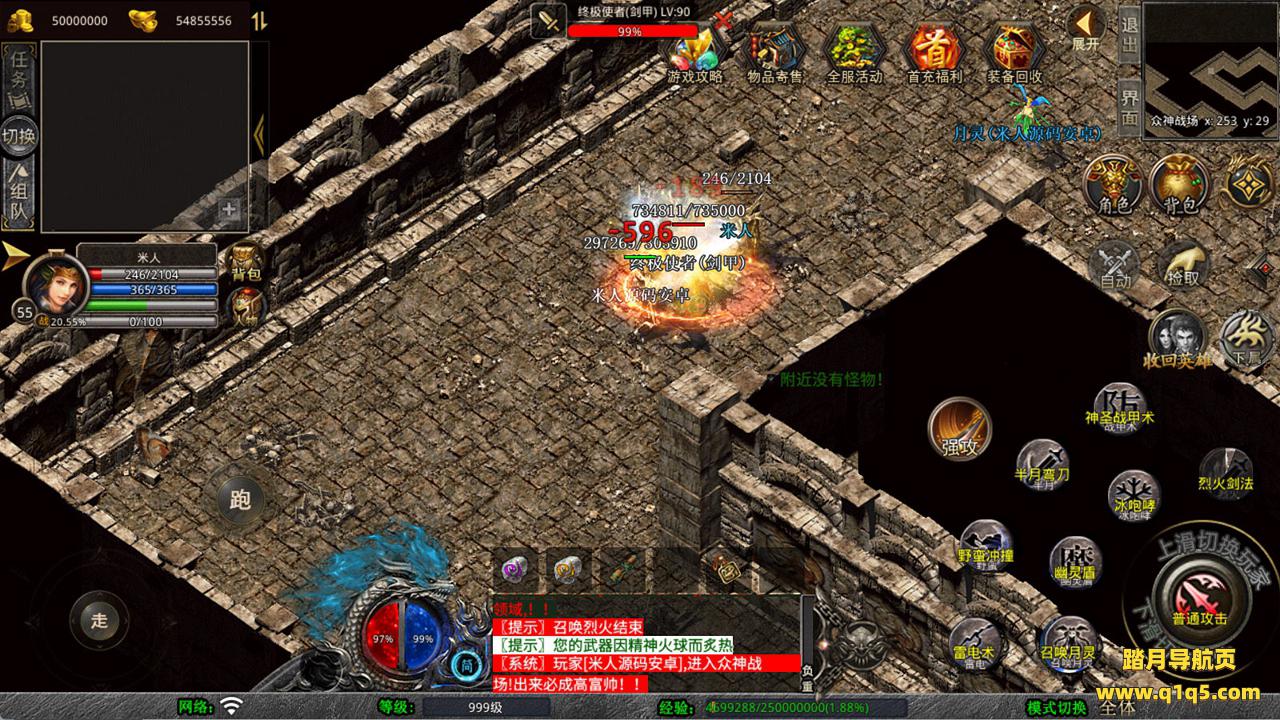This screenshot has height=720, width=1280.
Task: Activate the 野蛮冲撞 charge skill
Action: pos(985,544)
